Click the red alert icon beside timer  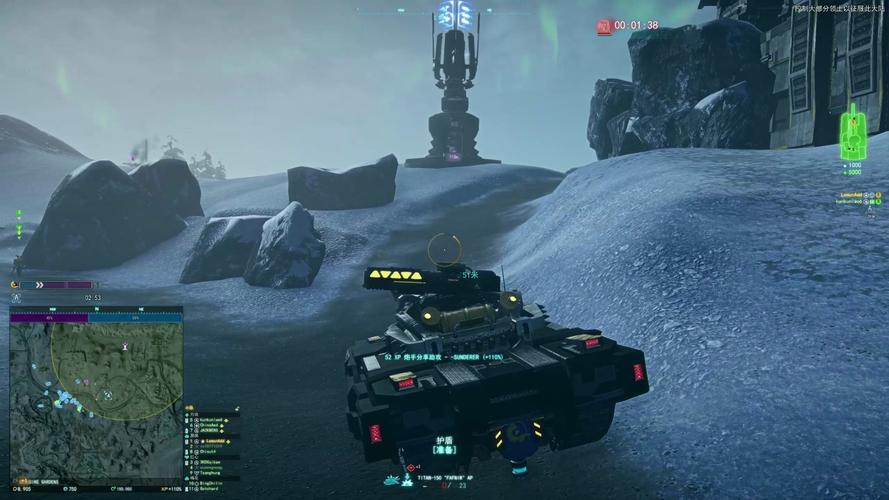[604, 27]
